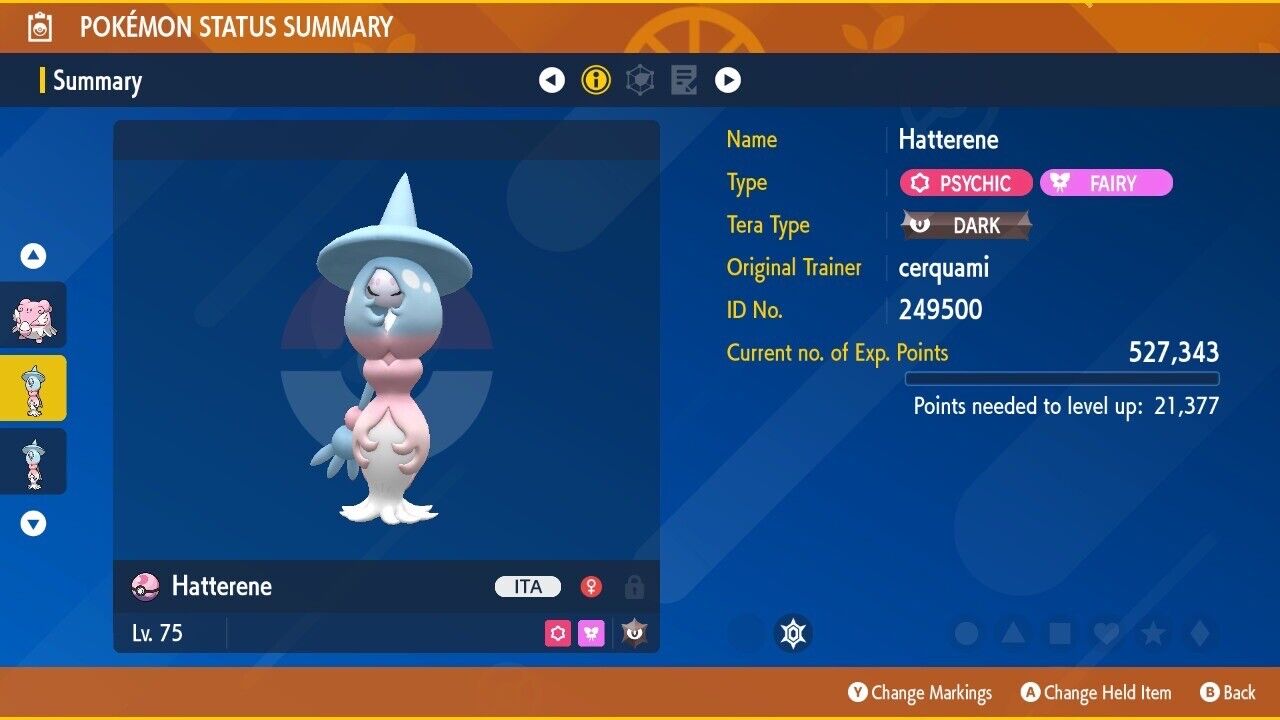The width and height of the screenshot is (1280, 720).
Task: Click the Paldea origin mark icon
Action: tap(793, 633)
